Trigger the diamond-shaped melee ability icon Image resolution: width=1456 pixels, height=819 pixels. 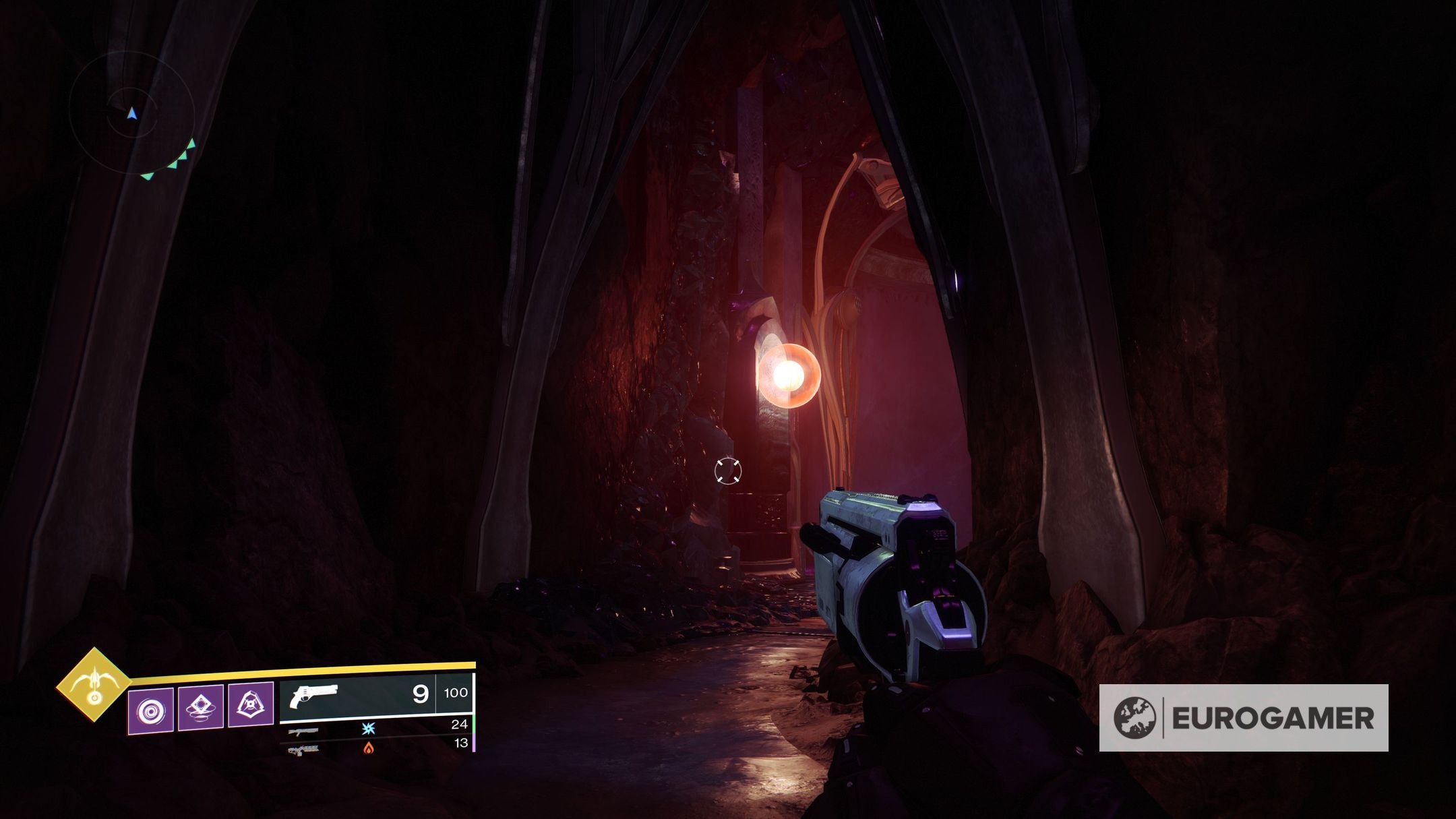[201, 707]
